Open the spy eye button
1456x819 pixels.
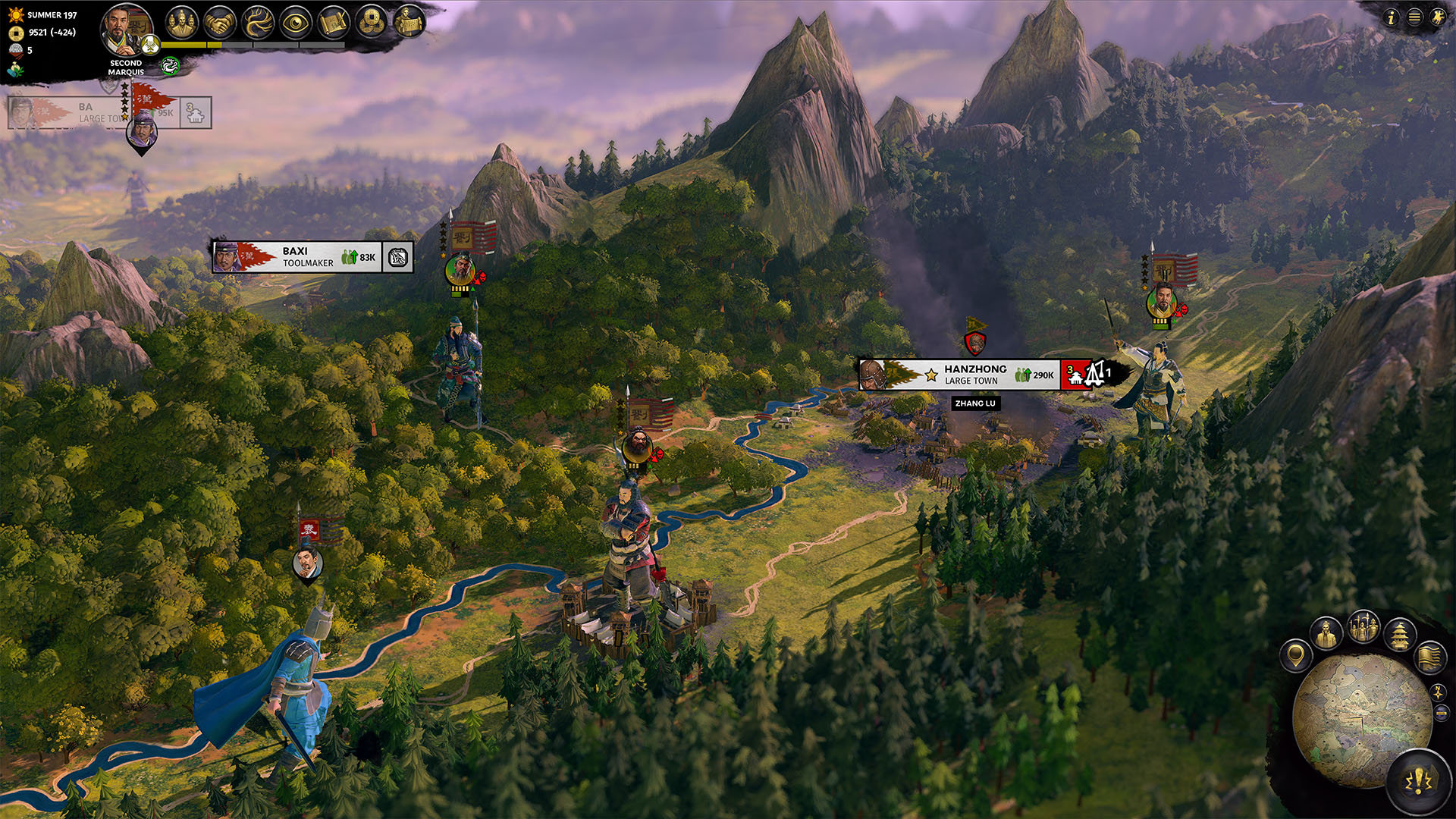click(x=296, y=23)
